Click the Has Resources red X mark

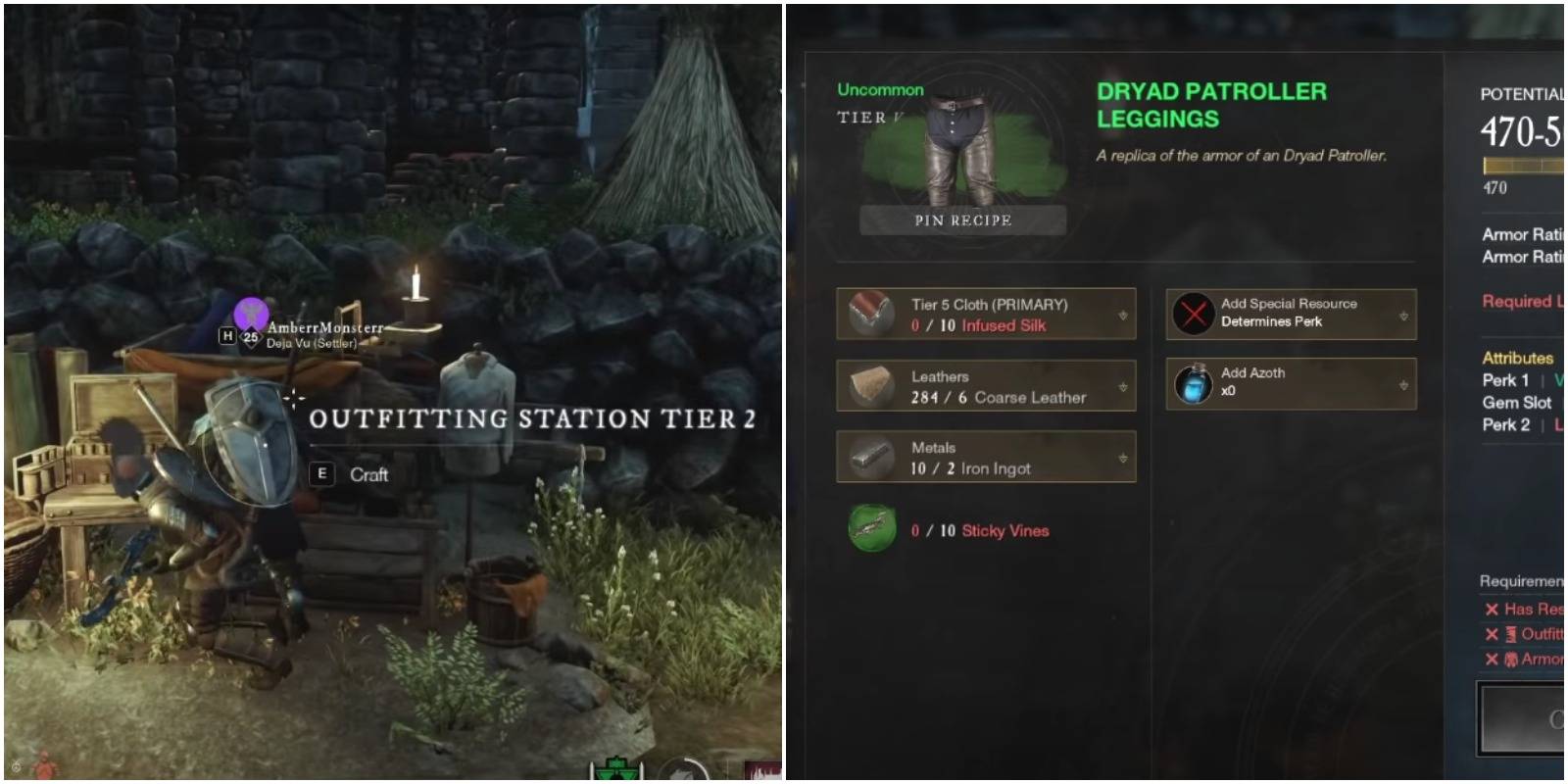[x=1491, y=608]
